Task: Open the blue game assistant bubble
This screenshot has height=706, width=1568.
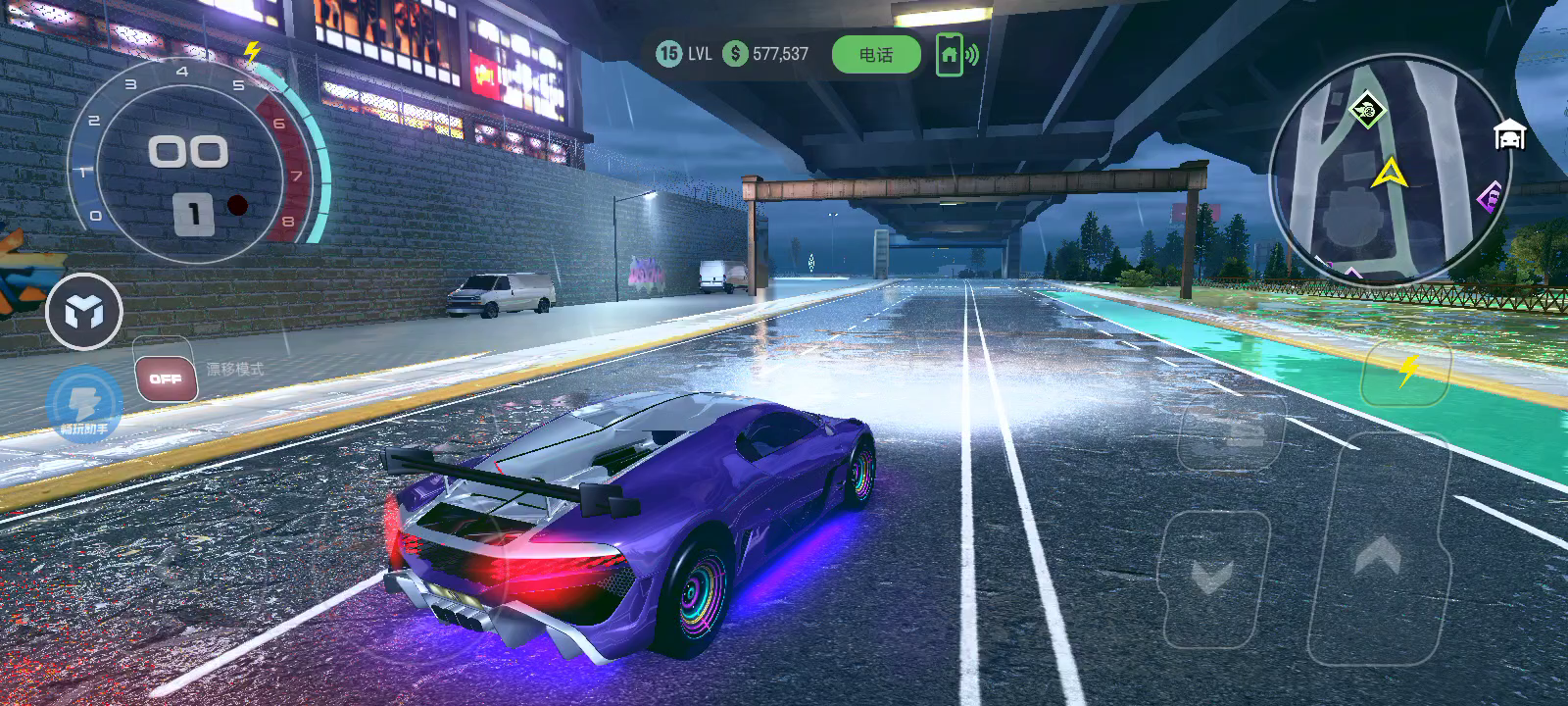Action: point(84,403)
